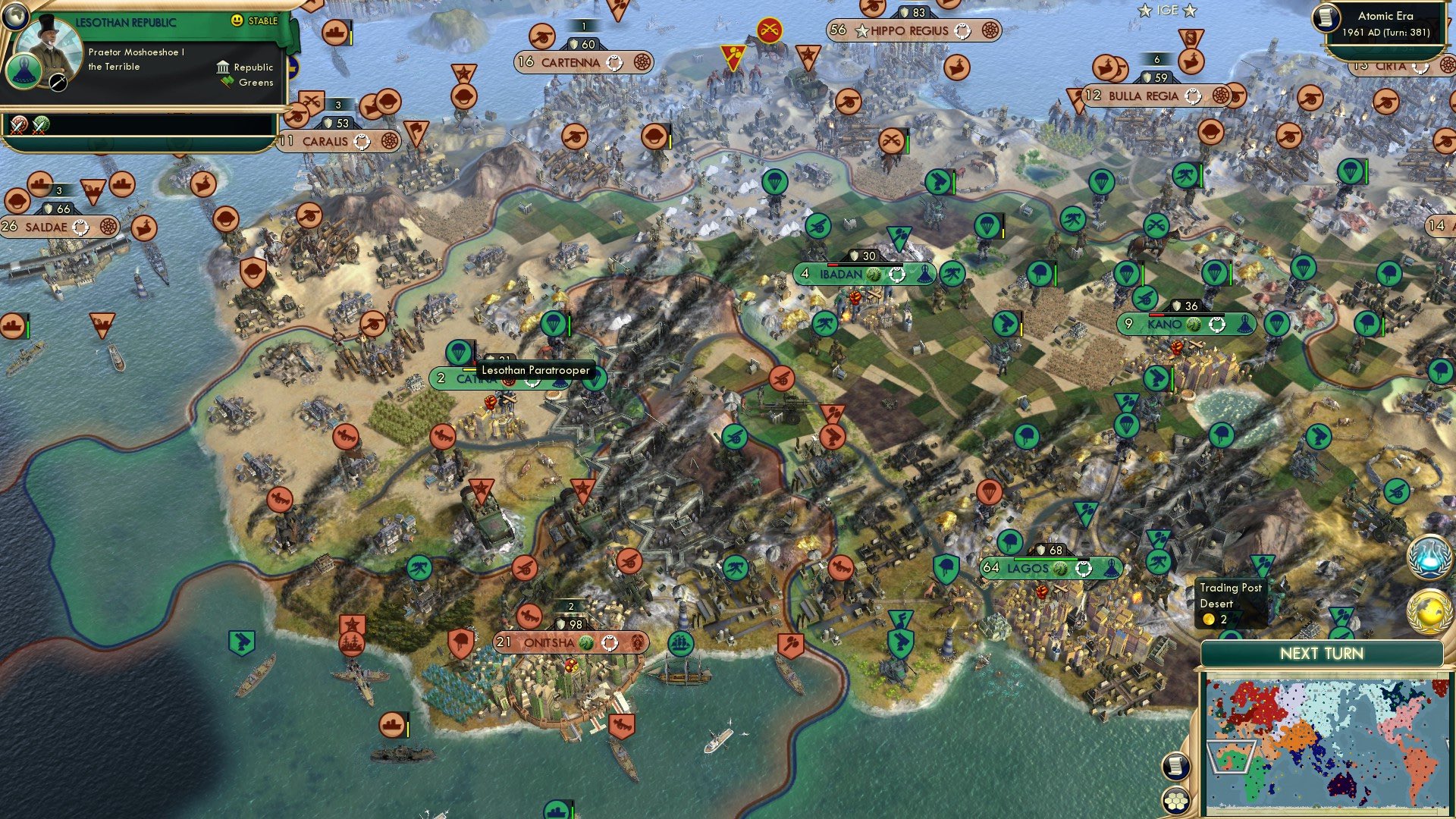
Task: Click the production wheel on the Lagos banner
Action: click(1084, 569)
